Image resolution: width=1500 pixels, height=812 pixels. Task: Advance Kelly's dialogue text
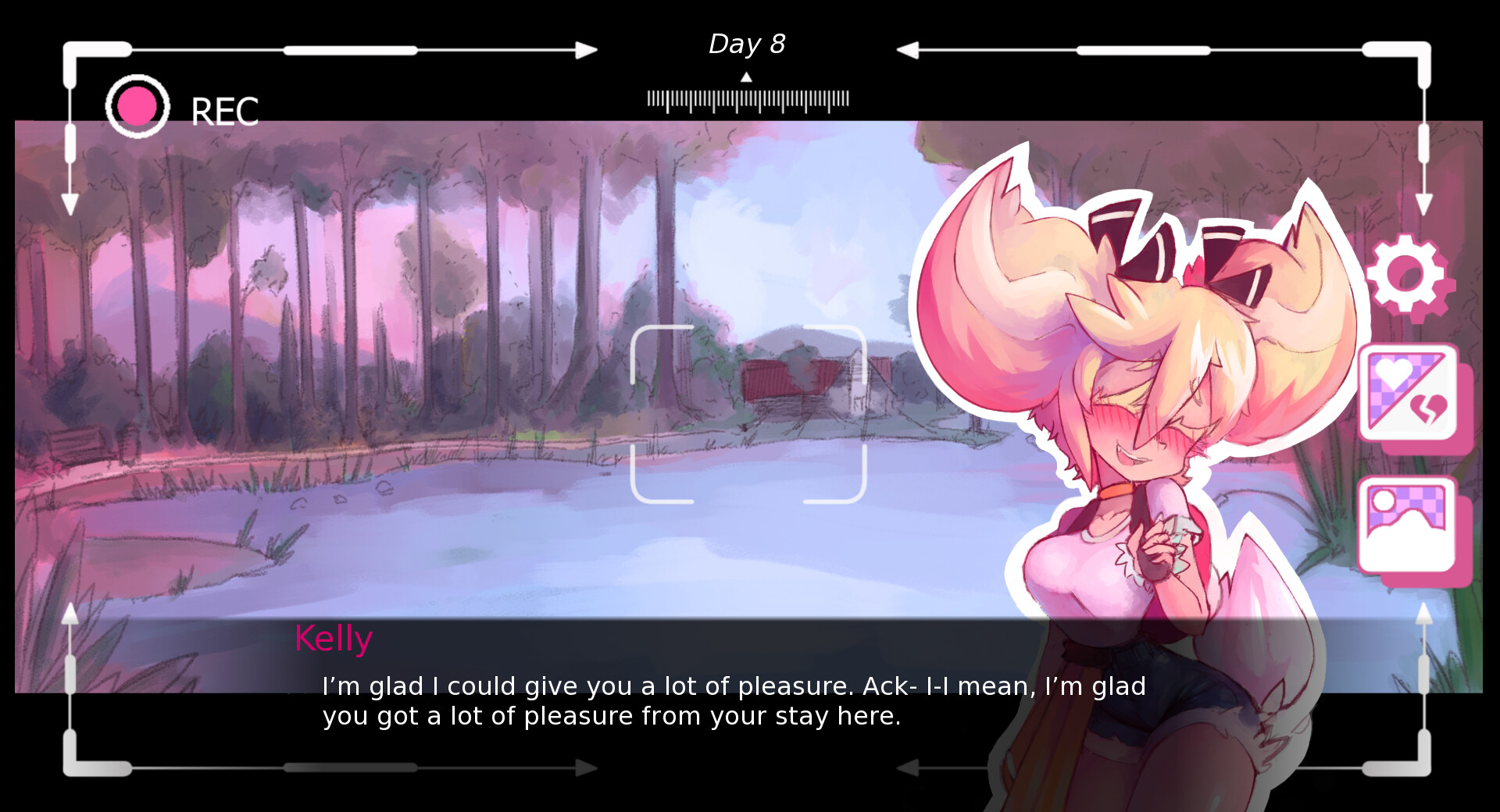coord(734,700)
